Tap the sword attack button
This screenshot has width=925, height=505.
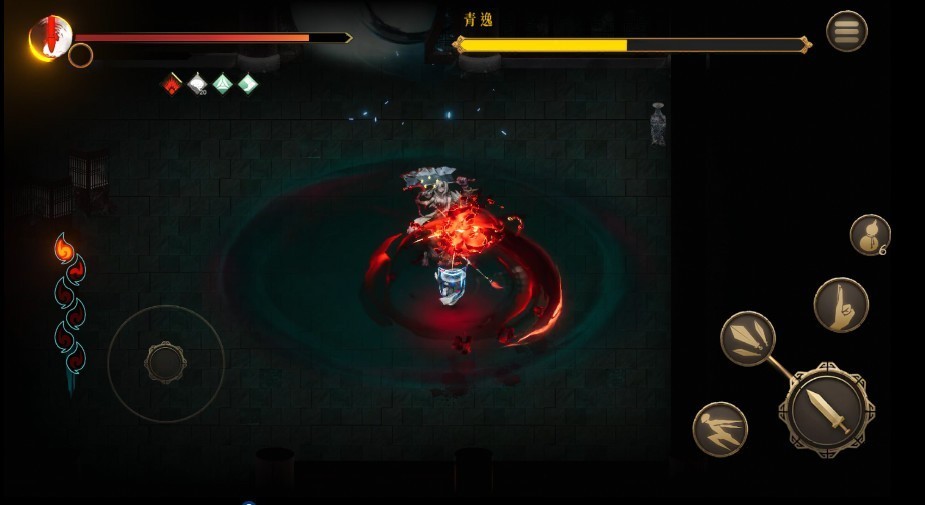click(x=826, y=409)
